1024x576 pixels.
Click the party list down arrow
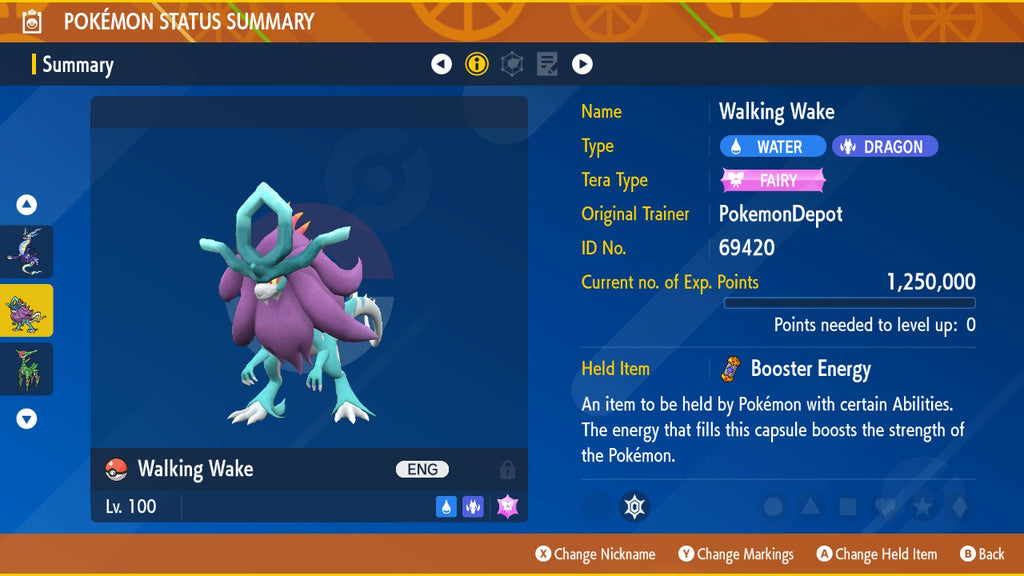[x=27, y=419]
